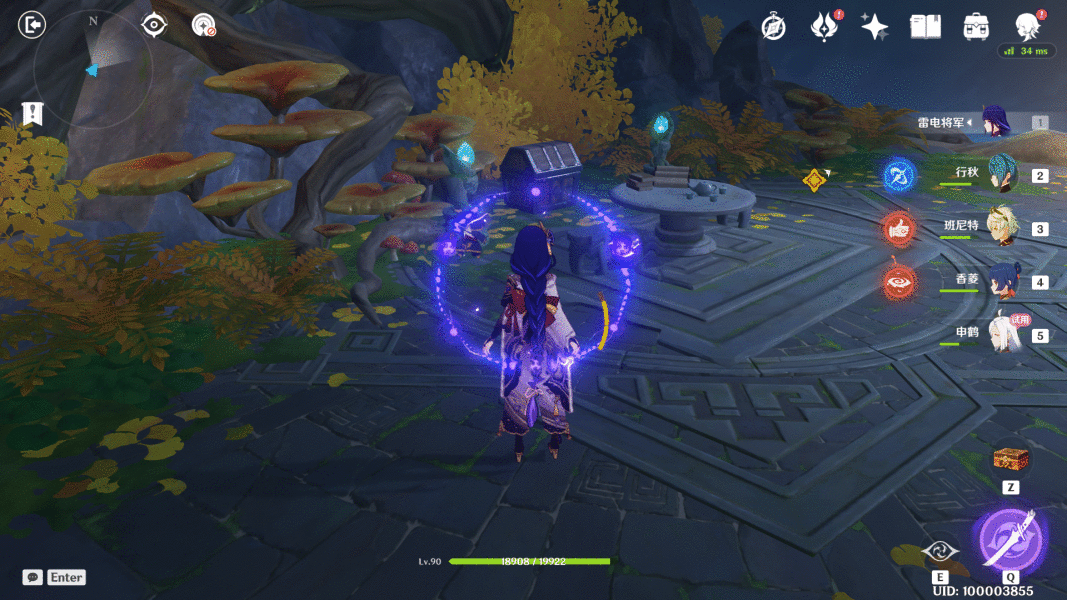Open the character head menu icon
1067x600 pixels.
coord(1026,26)
